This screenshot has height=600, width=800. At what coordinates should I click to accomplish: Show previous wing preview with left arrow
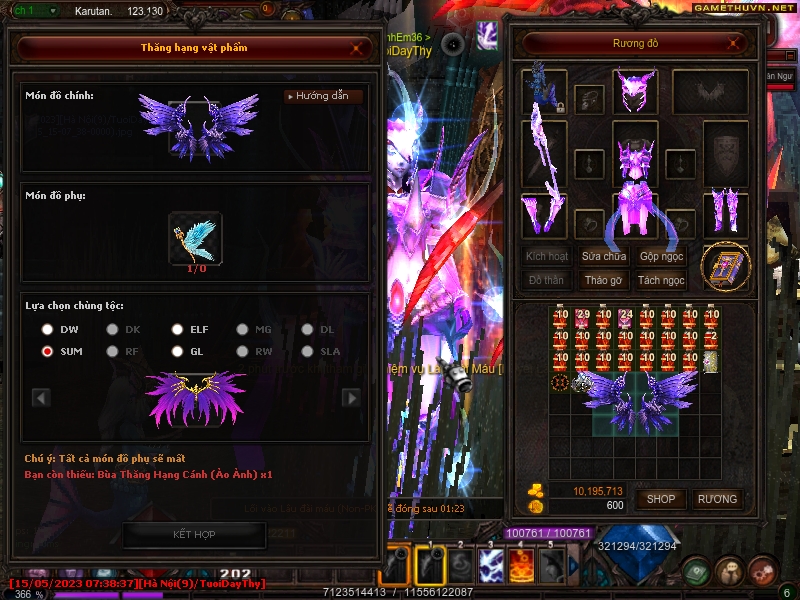click(41, 398)
